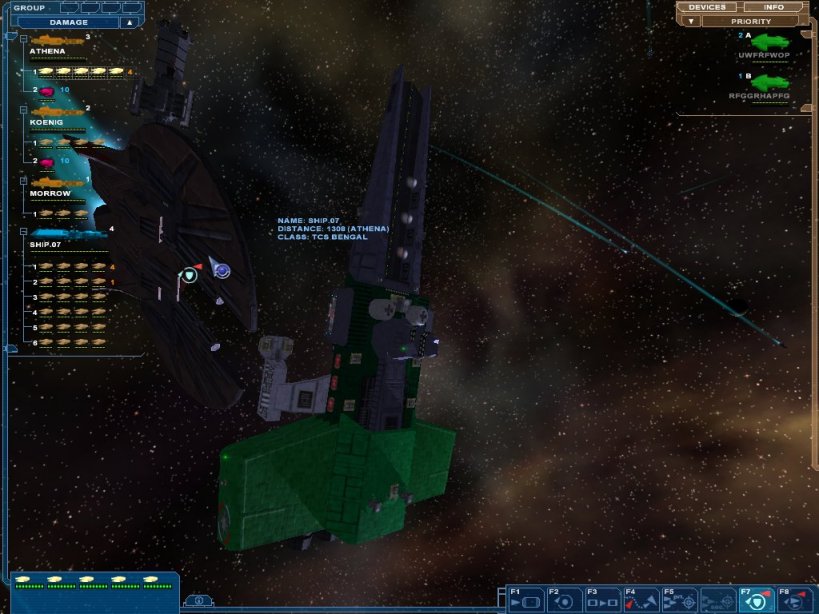Screen dimensions: 819x614
Task: Click the Priority header button
Action: pos(750,21)
